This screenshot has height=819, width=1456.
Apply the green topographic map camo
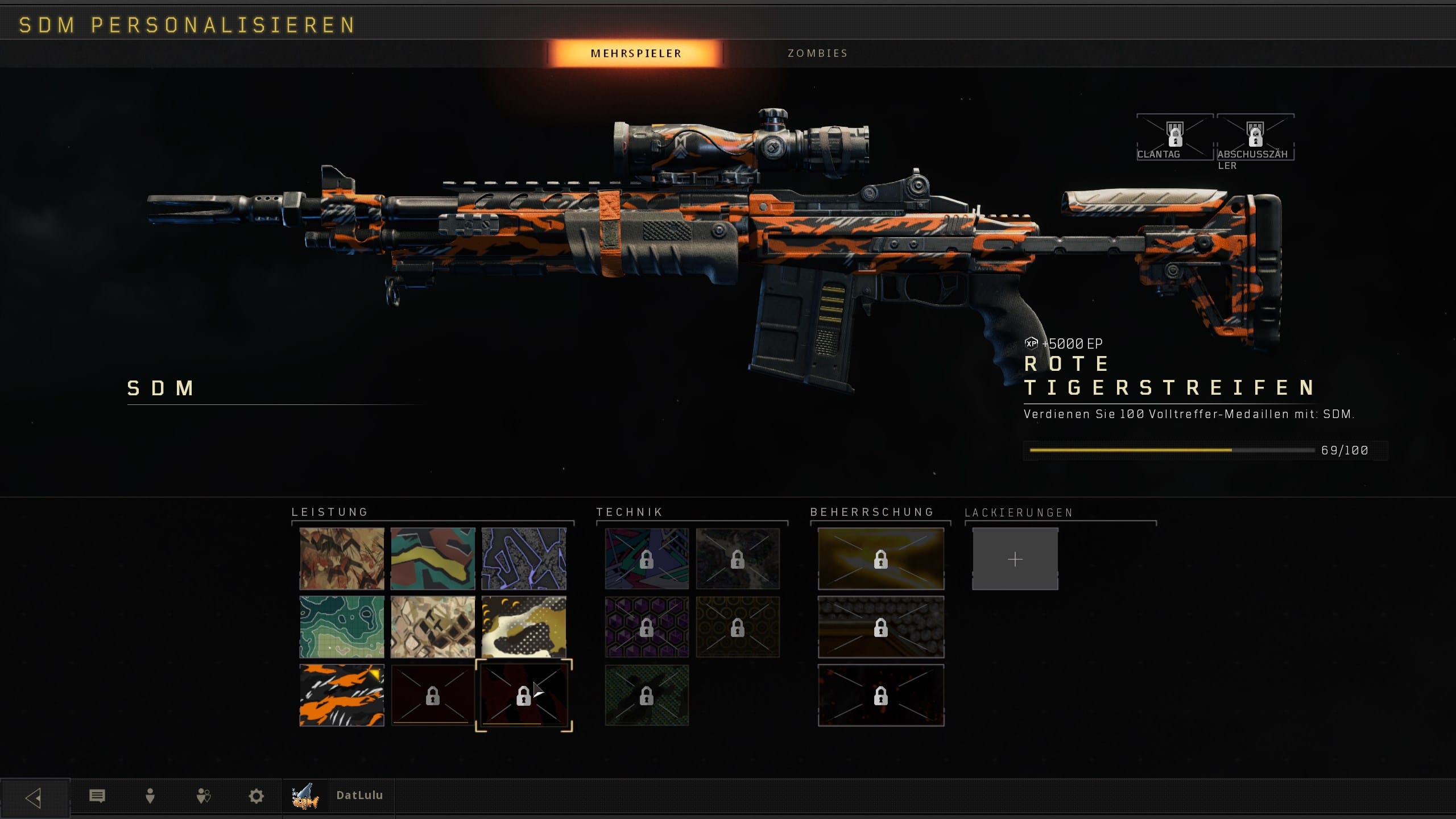pos(342,627)
